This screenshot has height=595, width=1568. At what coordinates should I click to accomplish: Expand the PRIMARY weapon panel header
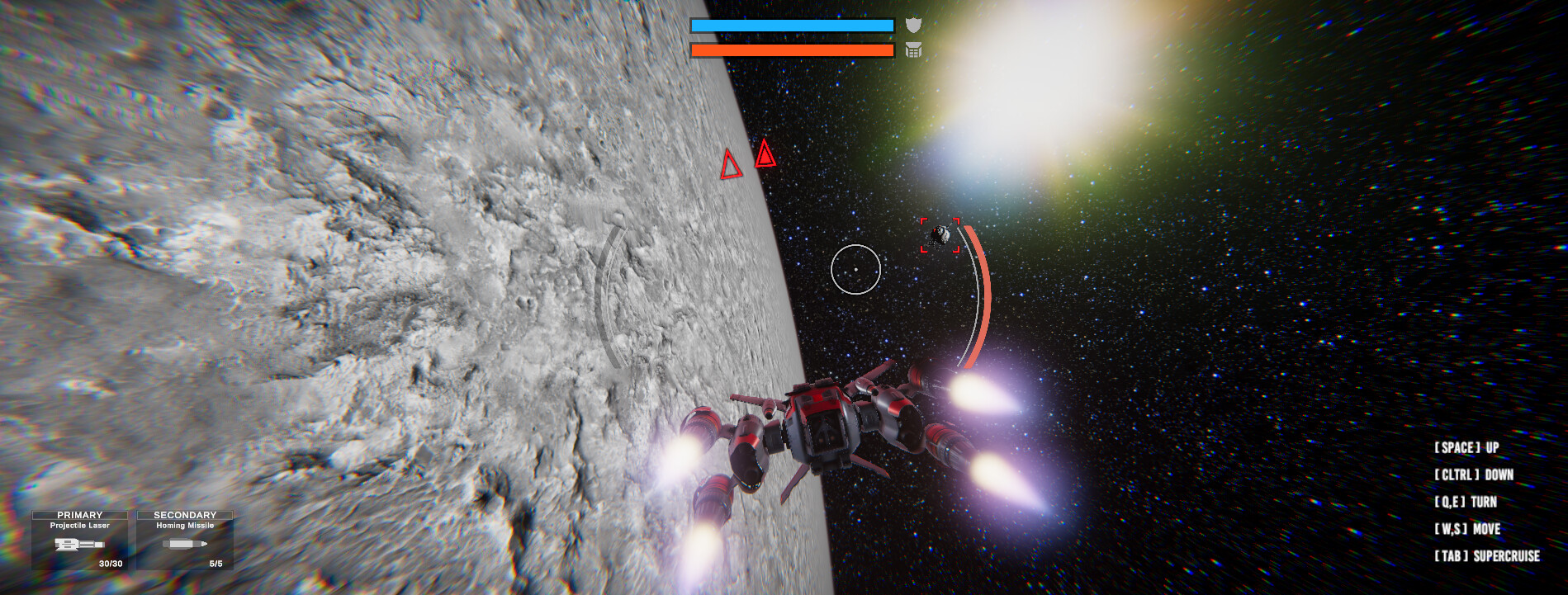point(82,514)
